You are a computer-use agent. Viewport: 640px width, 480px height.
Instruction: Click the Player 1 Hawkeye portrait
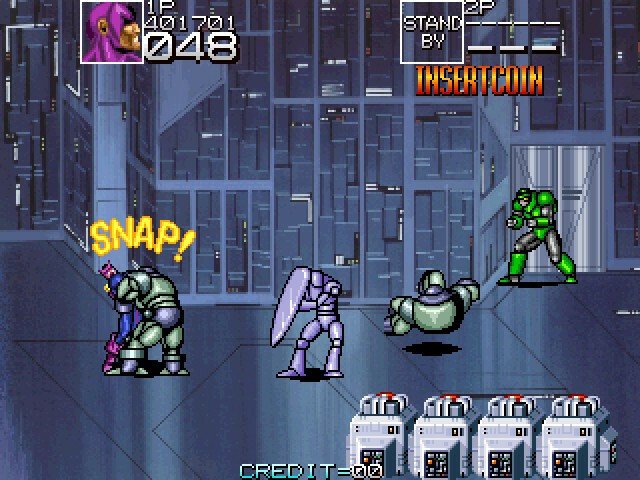tap(111, 32)
